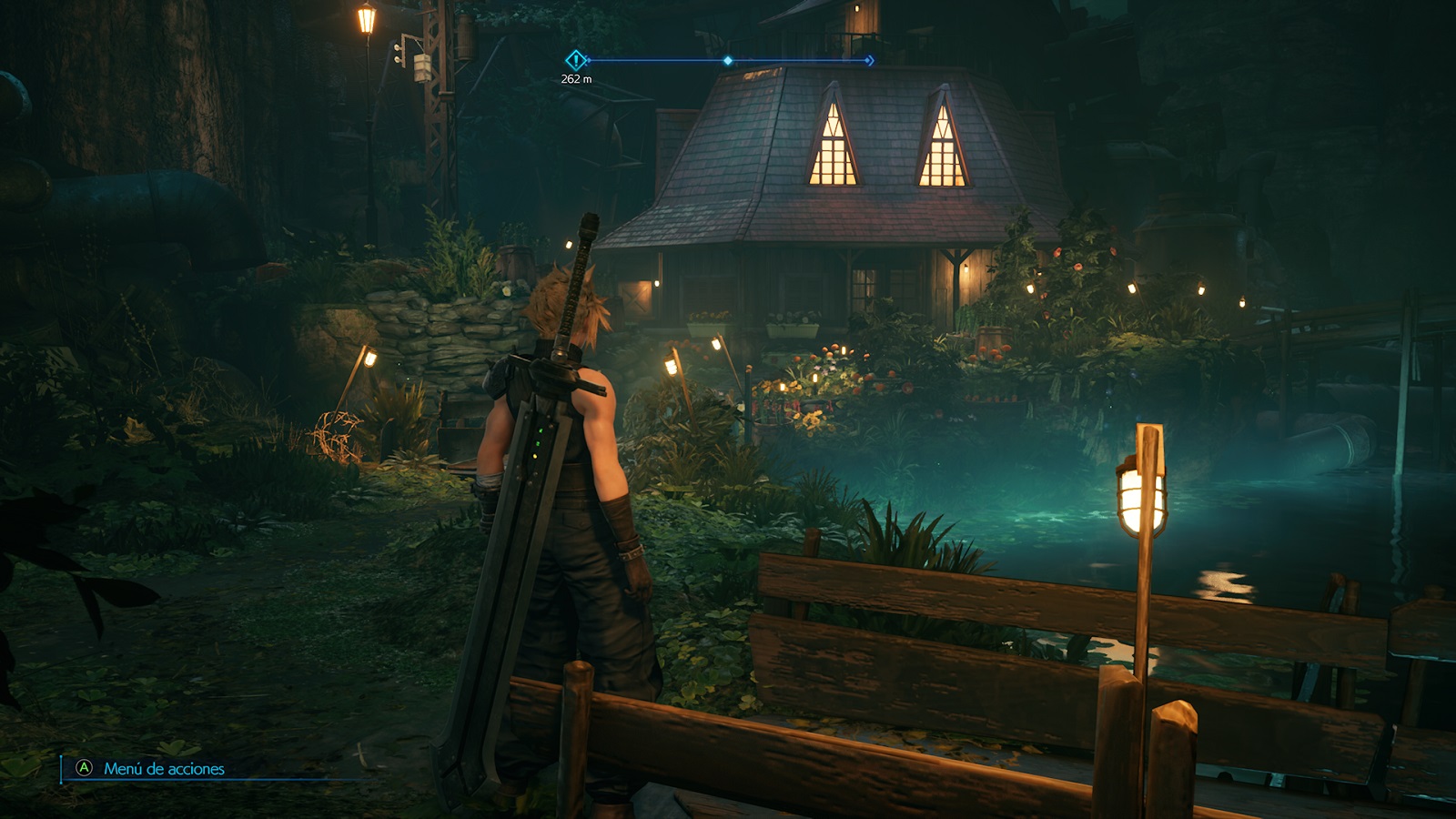Click the quest objective marker on the compass
Image resolution: width=1456 pixels, height=819 pixels.
click(575, 61)
